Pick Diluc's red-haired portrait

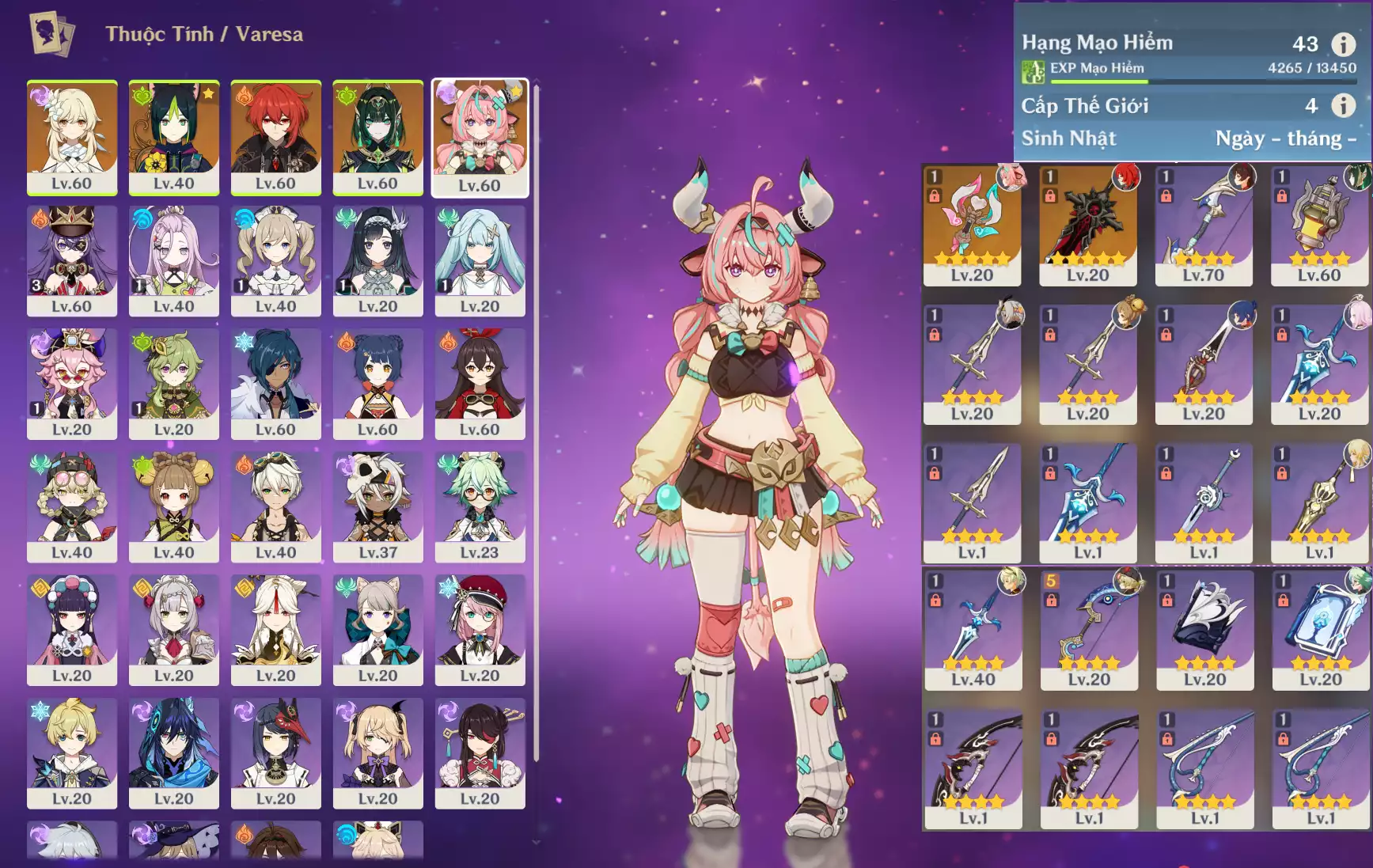(x=275, y=137)
